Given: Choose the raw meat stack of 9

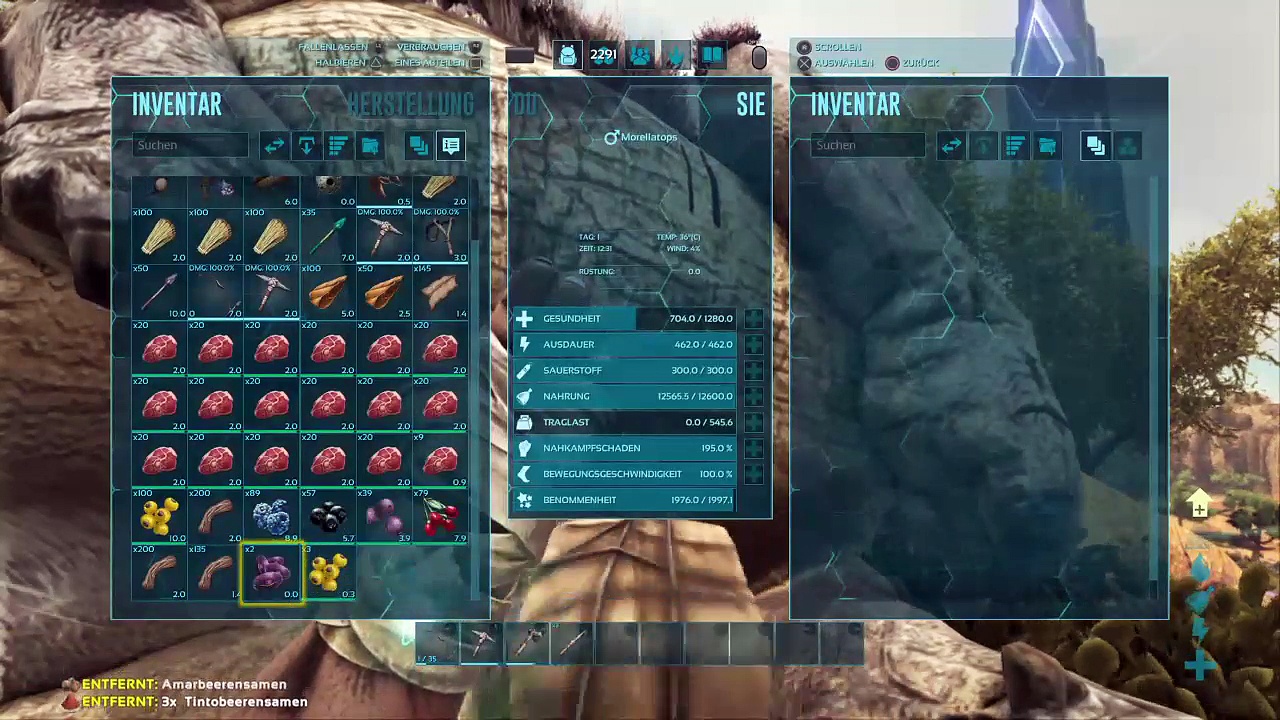Looking at the screenshot, I should coord(440,460).
